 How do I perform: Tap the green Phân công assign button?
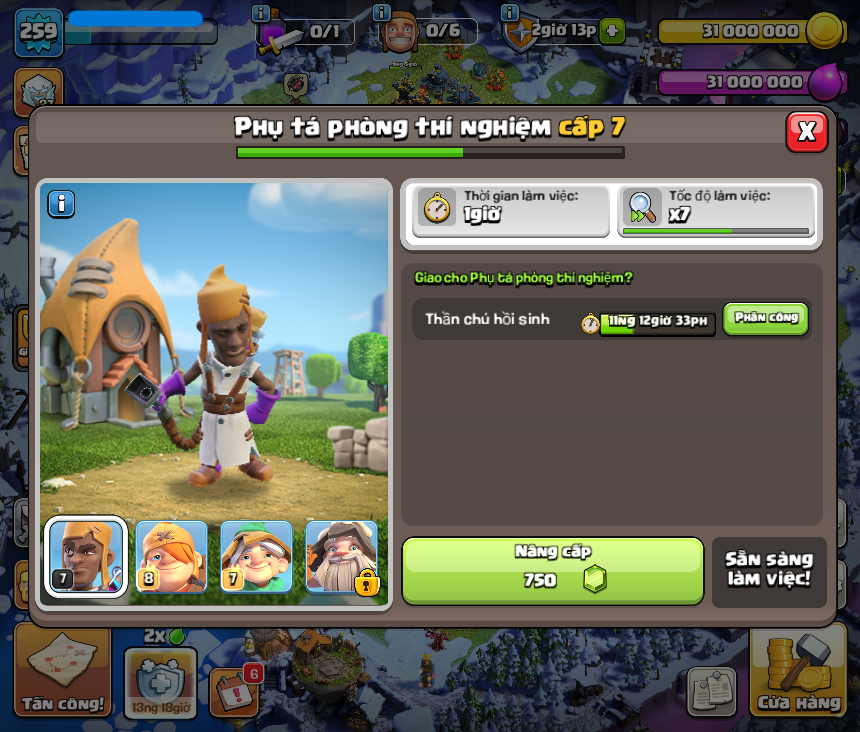click(765, 318)
